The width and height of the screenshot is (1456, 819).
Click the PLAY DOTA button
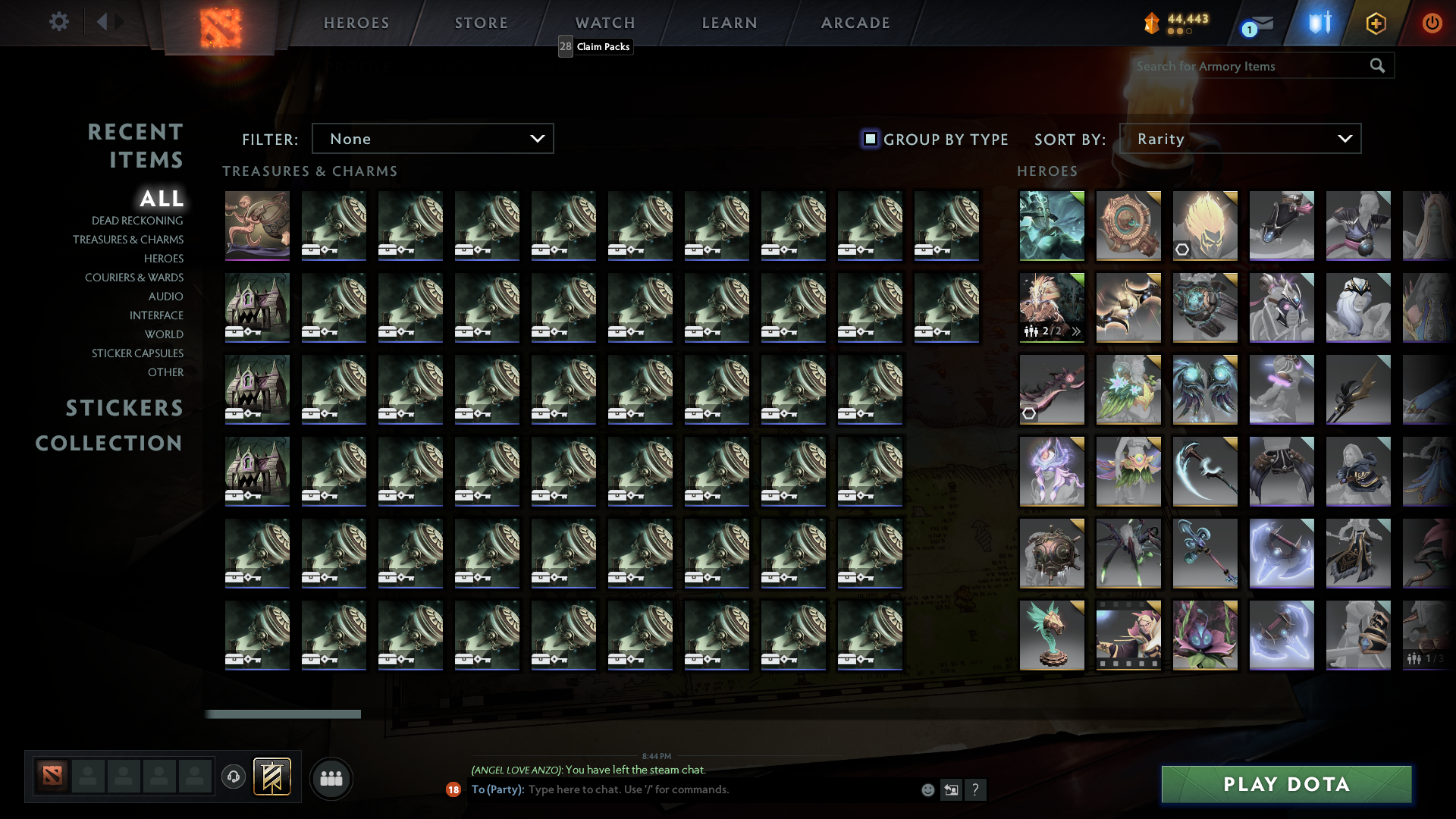(1285, 784)
